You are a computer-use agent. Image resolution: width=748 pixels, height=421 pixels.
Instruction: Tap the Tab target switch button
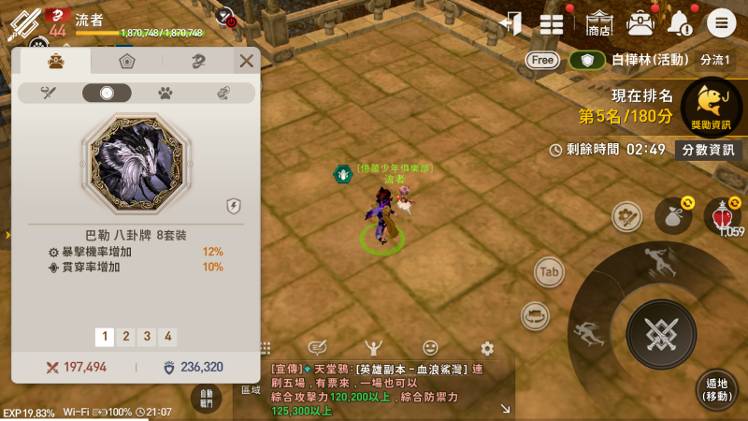(548, 272)
